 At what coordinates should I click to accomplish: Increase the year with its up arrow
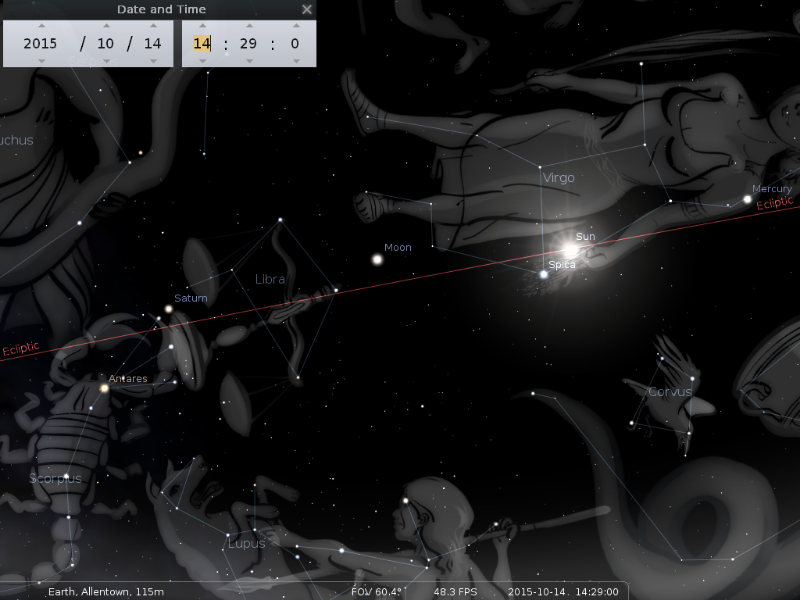click(41, 26)
